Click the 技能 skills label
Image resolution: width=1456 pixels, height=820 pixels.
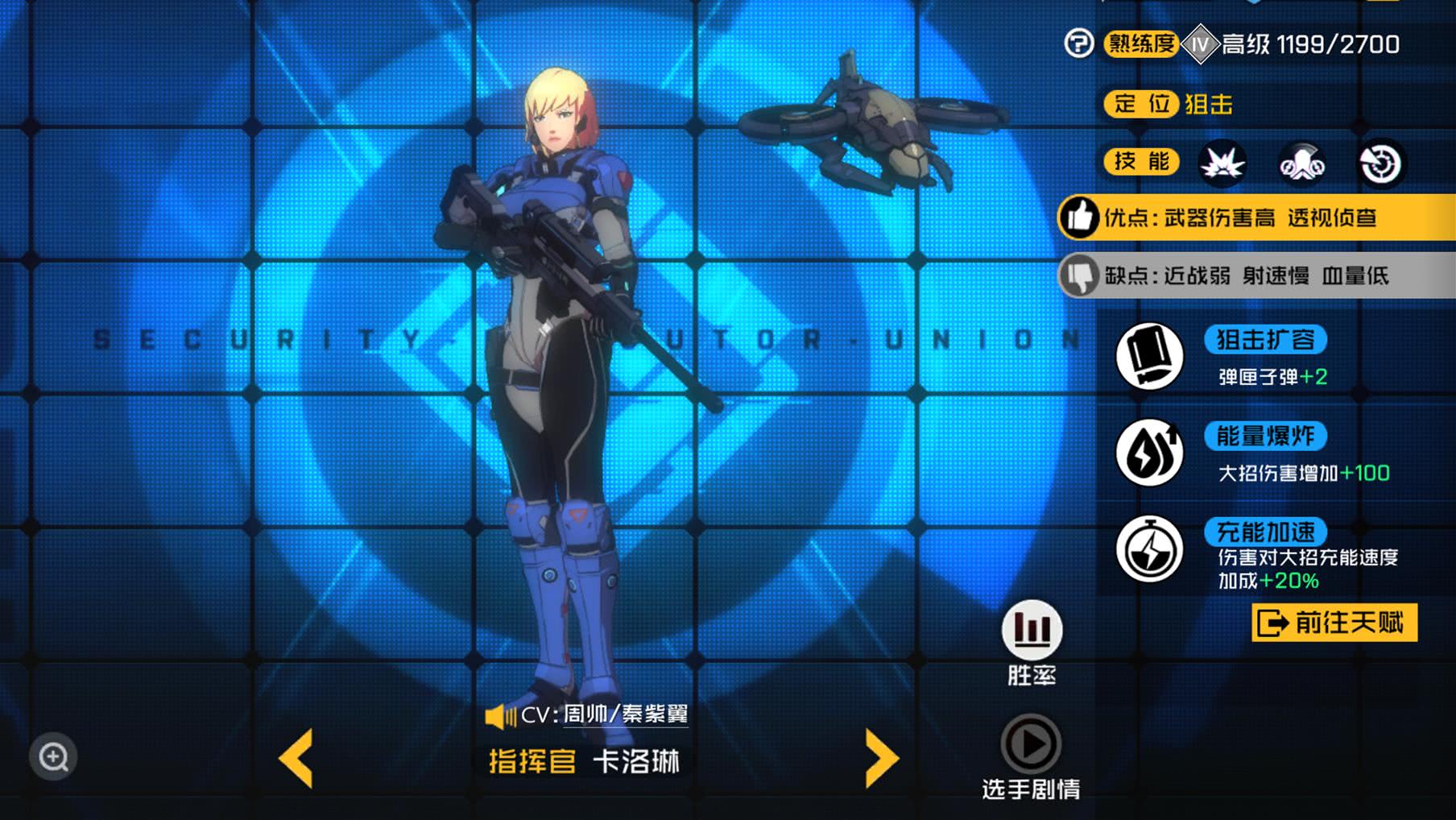[1140, 163]
